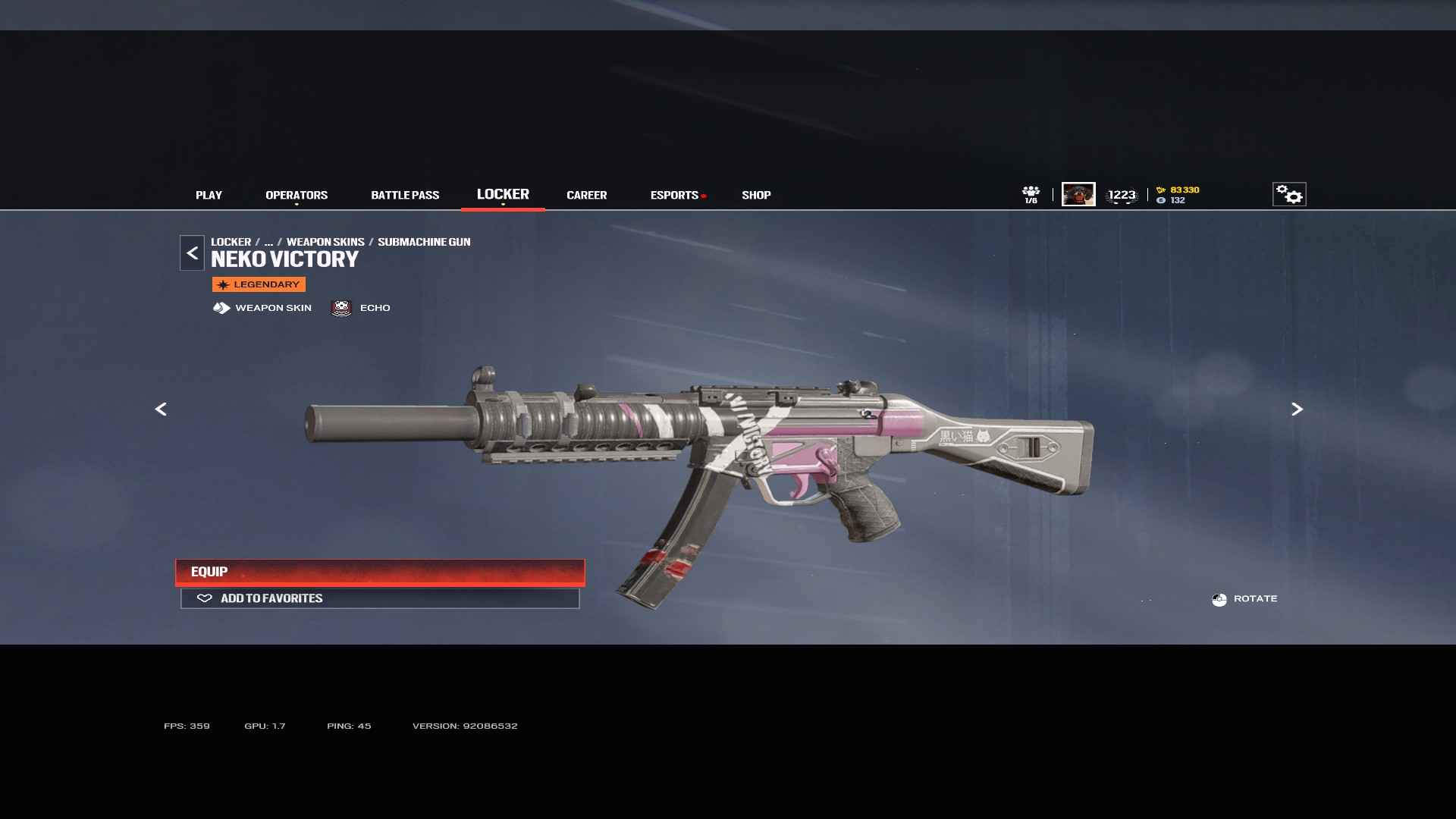Open the Play tab

209,195
